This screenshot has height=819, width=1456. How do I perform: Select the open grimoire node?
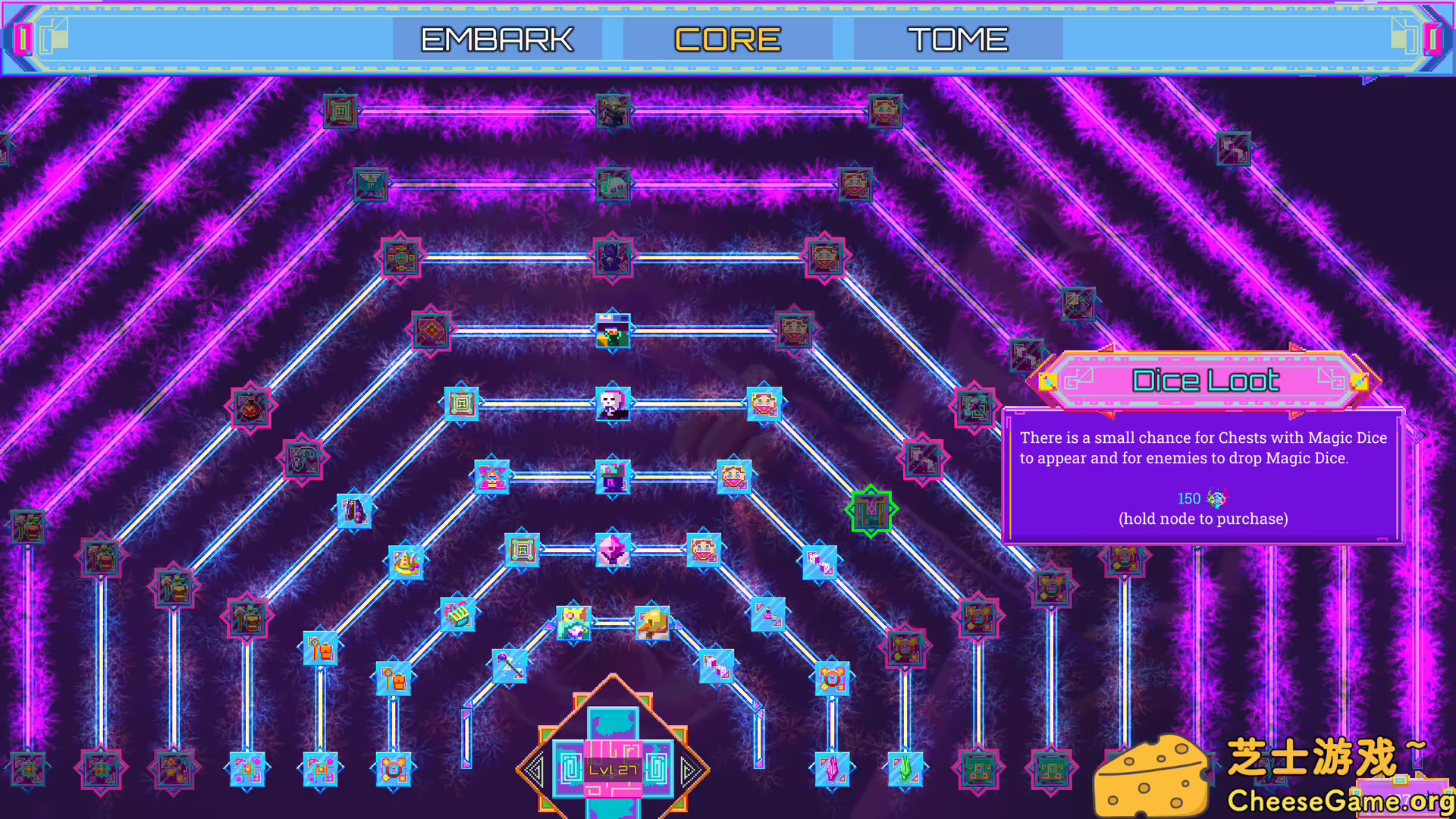tap(458, 615)
